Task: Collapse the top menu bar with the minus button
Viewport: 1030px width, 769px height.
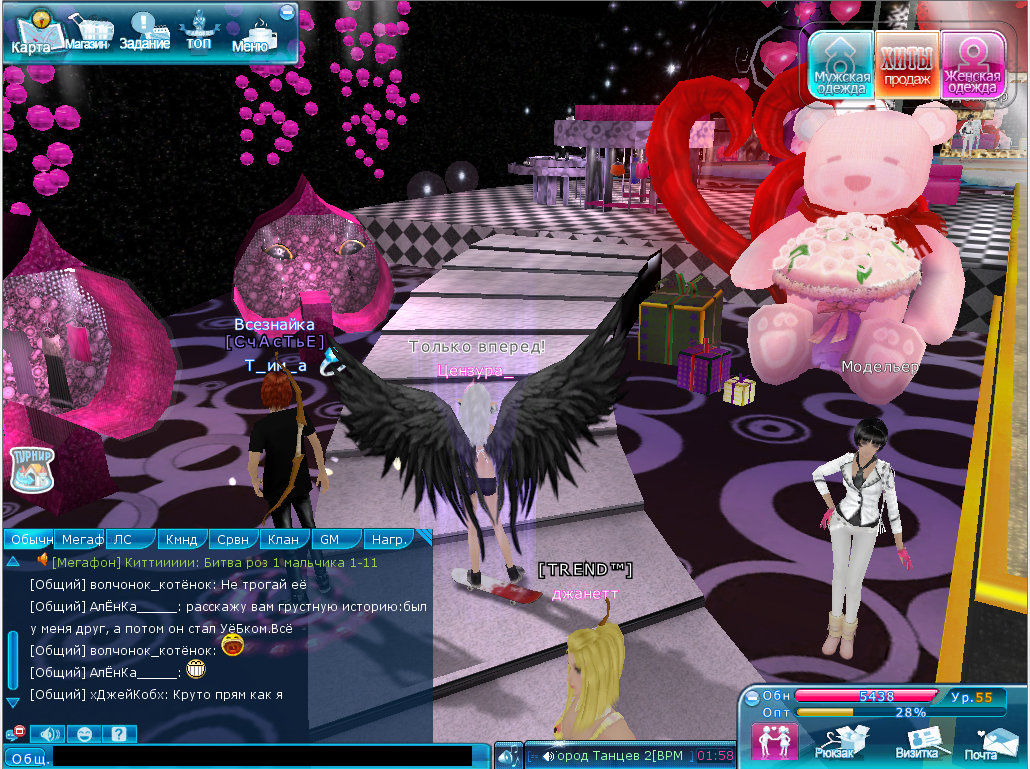Action: pyautogui.click(x=288, y=12)
